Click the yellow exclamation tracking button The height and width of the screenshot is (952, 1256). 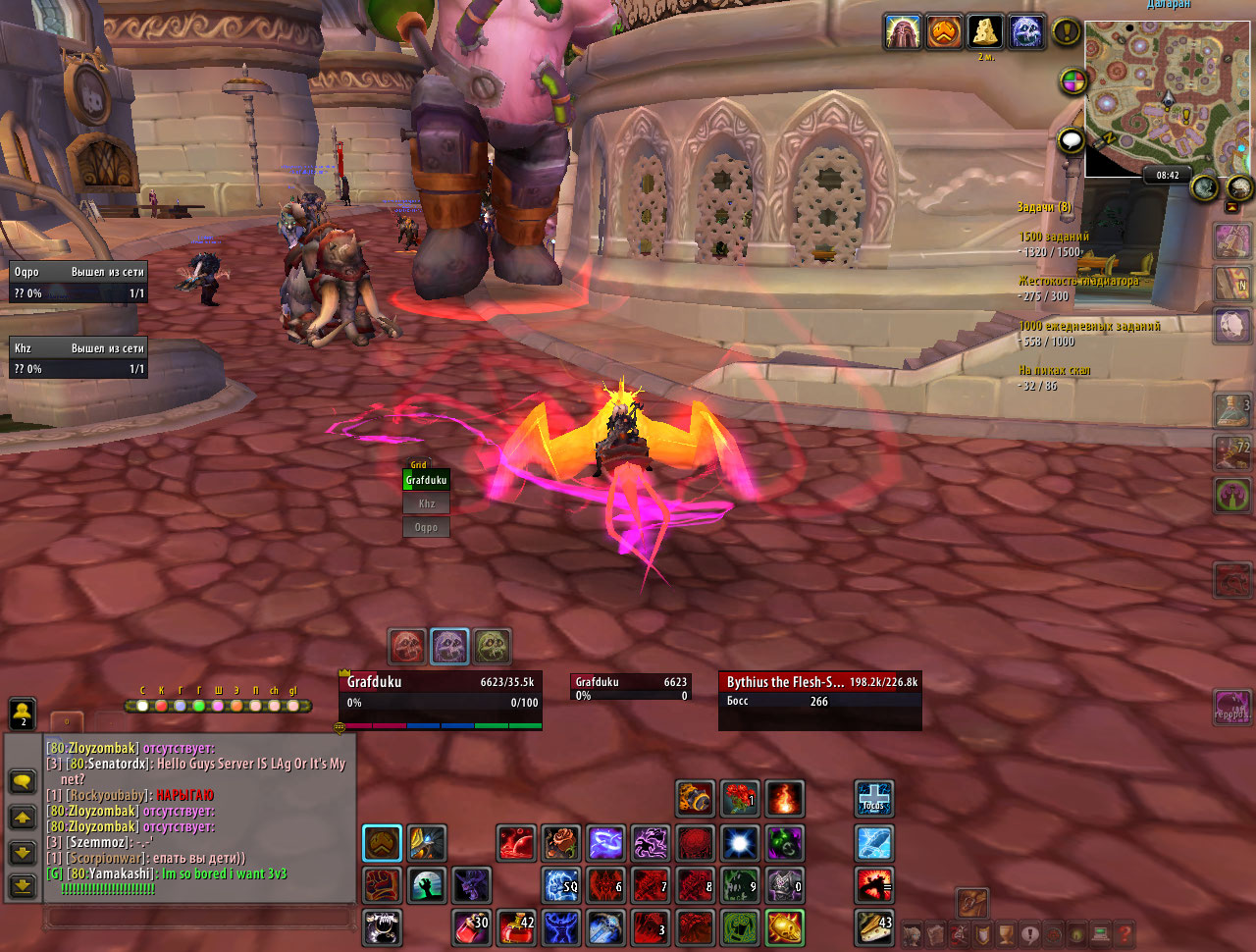point(1067,32)
